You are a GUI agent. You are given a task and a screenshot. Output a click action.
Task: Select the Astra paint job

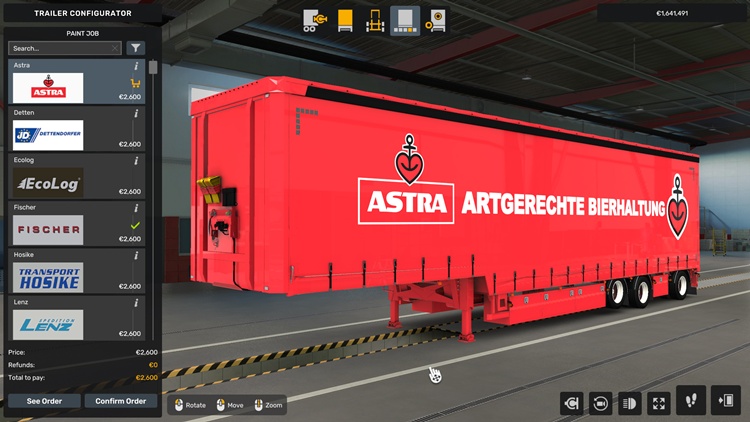click(48, 87)
